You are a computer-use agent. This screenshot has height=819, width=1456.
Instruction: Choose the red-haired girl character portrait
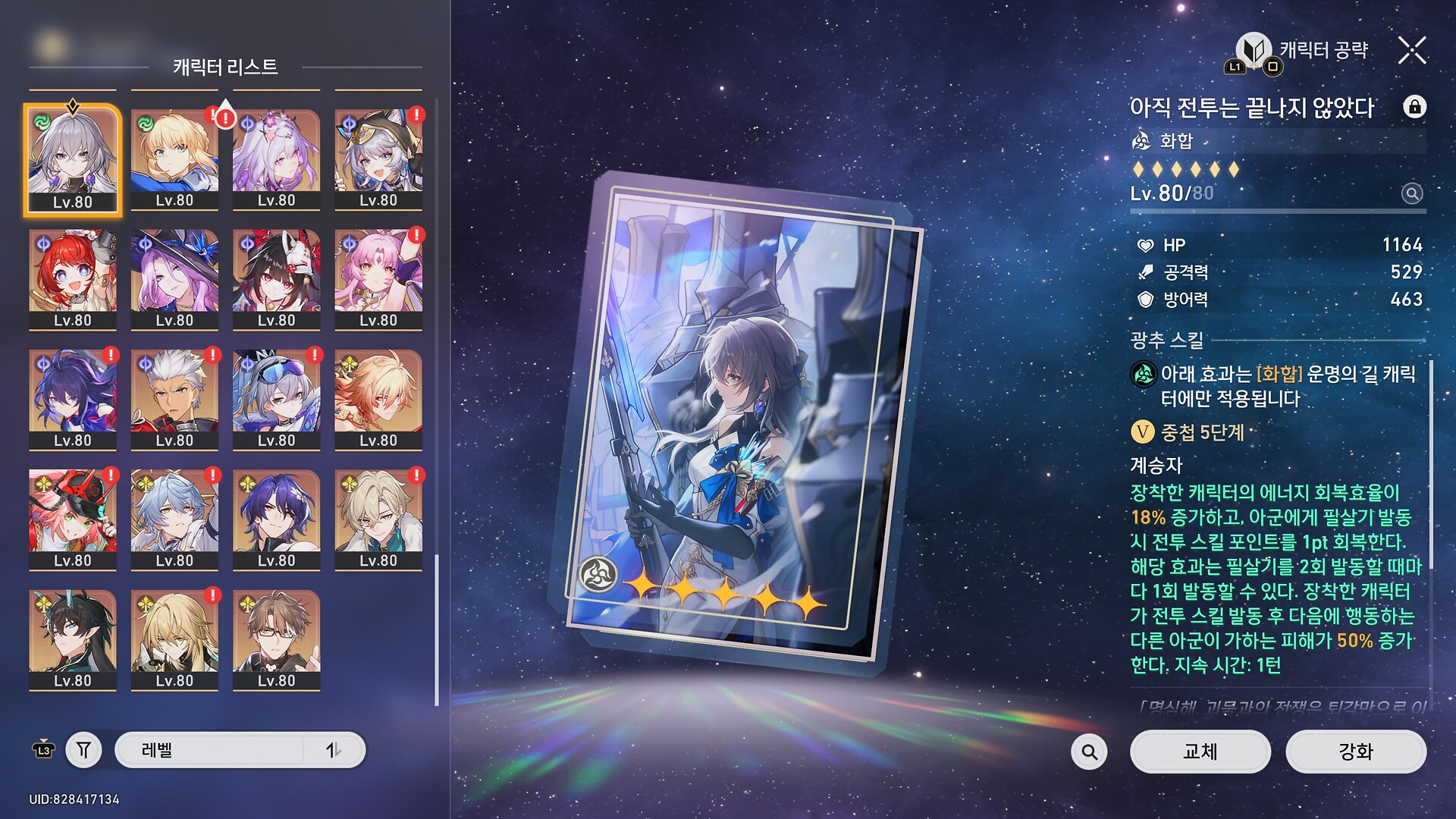click(x=73, y=278)
